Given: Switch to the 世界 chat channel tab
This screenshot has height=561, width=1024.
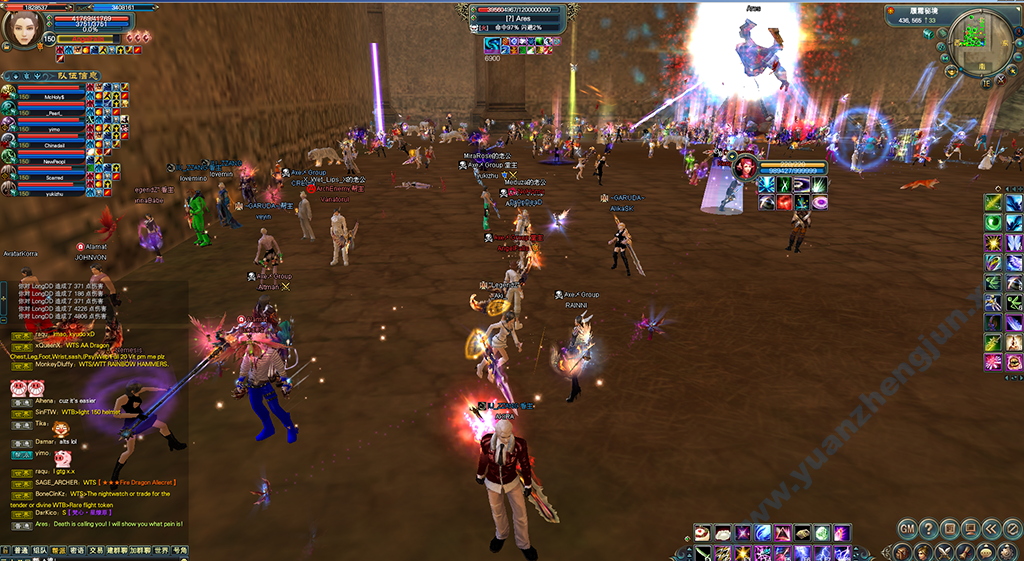Looking at the screenshot, I should 161,551.
